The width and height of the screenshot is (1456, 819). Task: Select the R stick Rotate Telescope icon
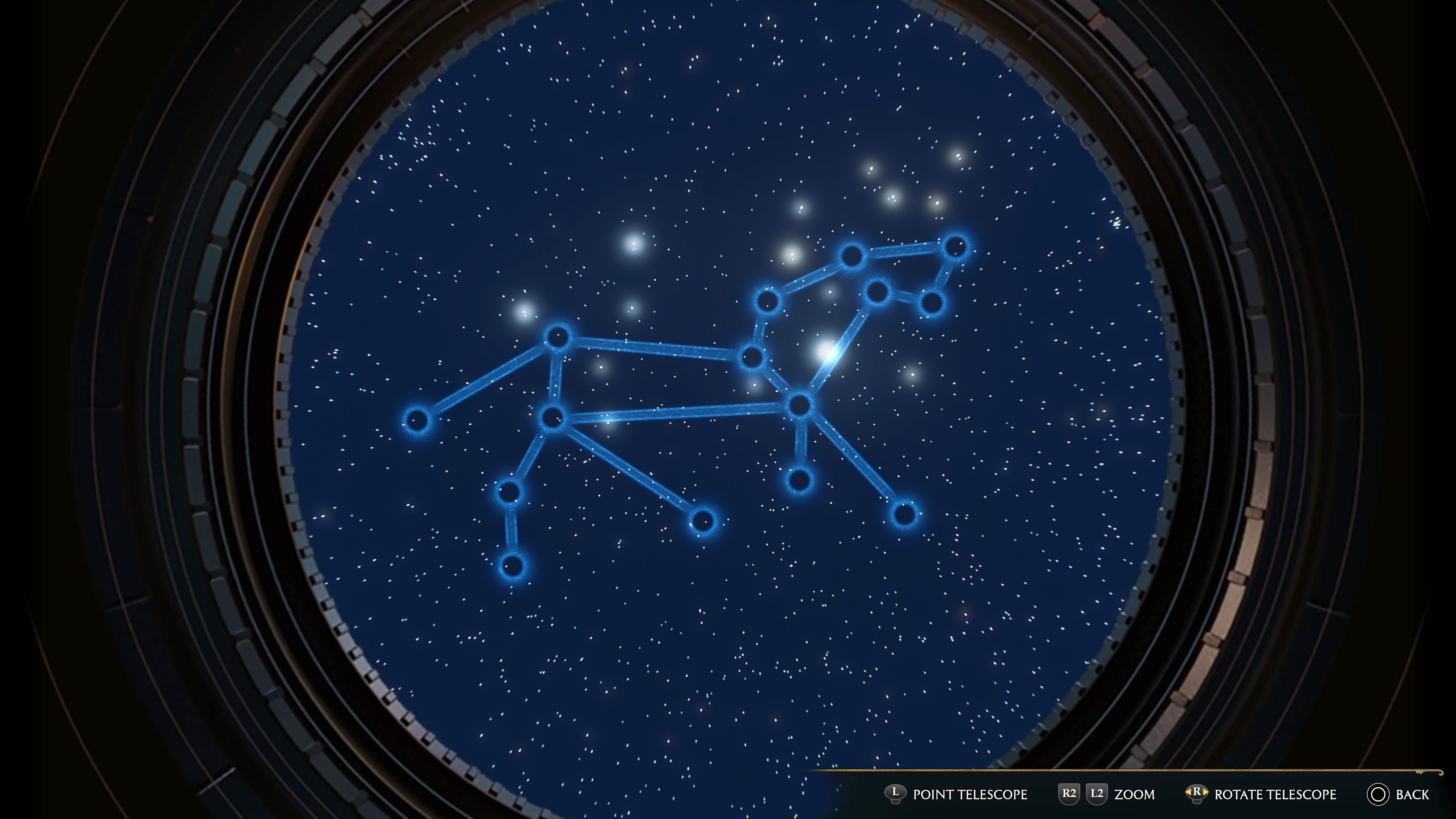pos(1197,793)
